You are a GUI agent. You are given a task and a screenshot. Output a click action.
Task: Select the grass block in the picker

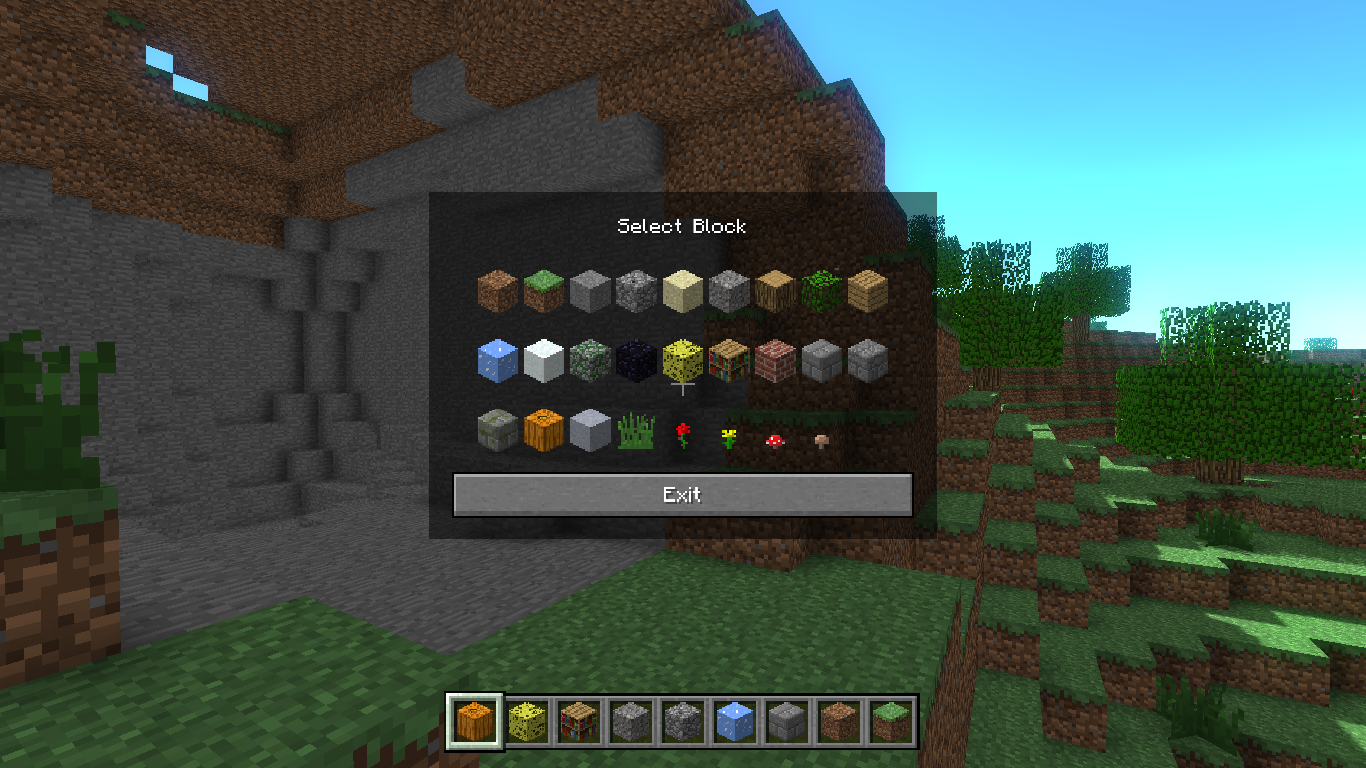(x=543, y=289)
